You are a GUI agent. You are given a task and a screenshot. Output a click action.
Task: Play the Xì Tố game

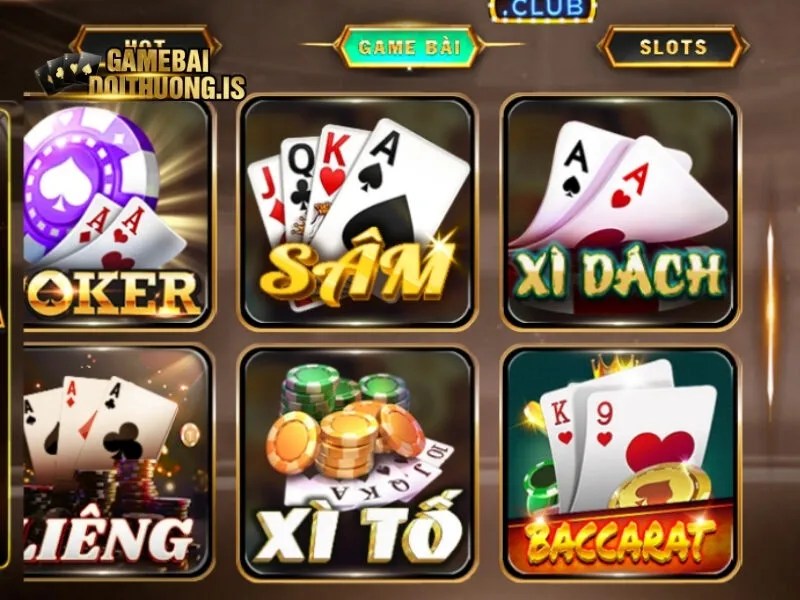pyautogui.click(x=357, y=463)
